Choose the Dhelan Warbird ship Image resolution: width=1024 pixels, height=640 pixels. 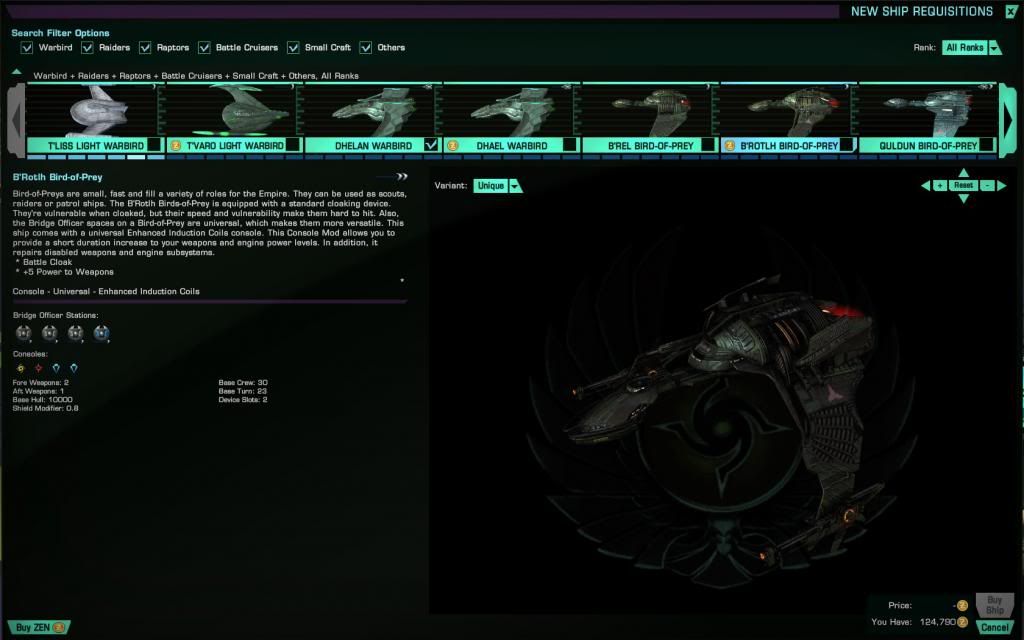click(x=373, y=110)
